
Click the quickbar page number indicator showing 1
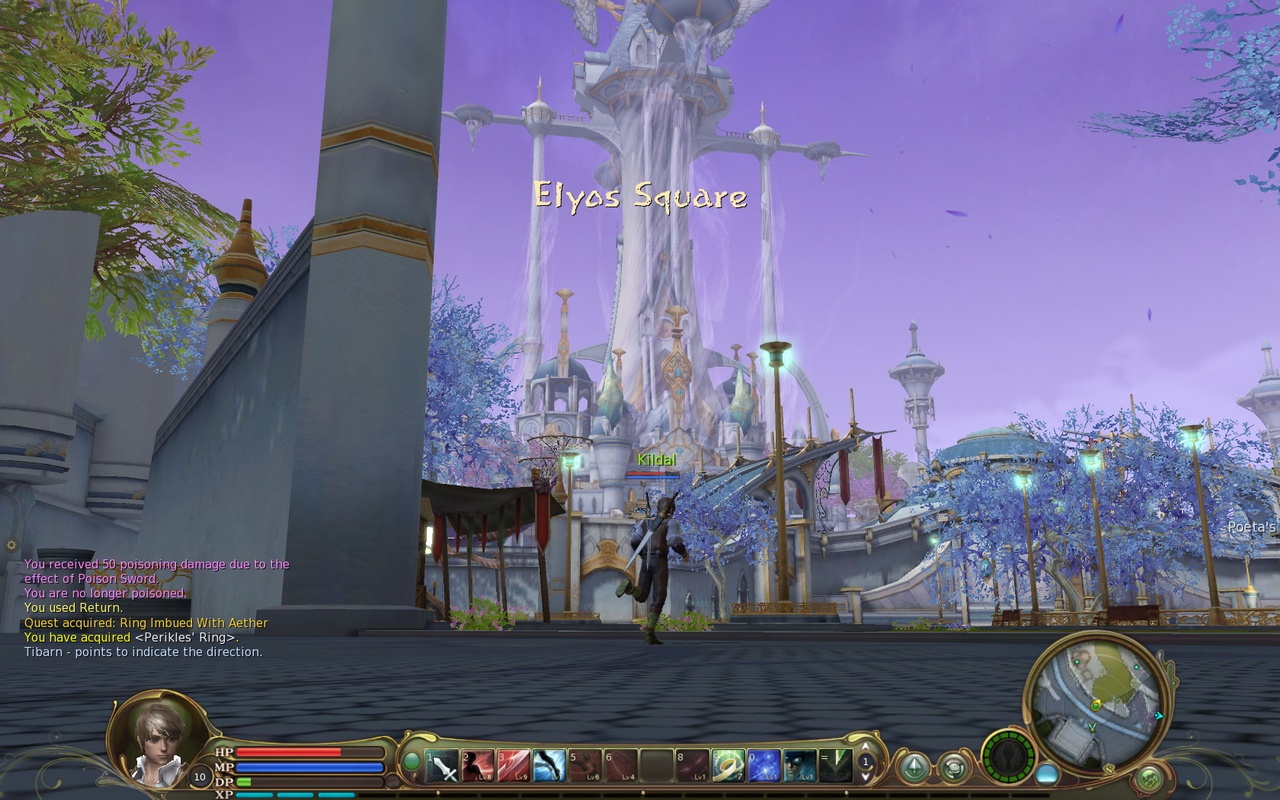pyautogui.click(x=864, y=763)
